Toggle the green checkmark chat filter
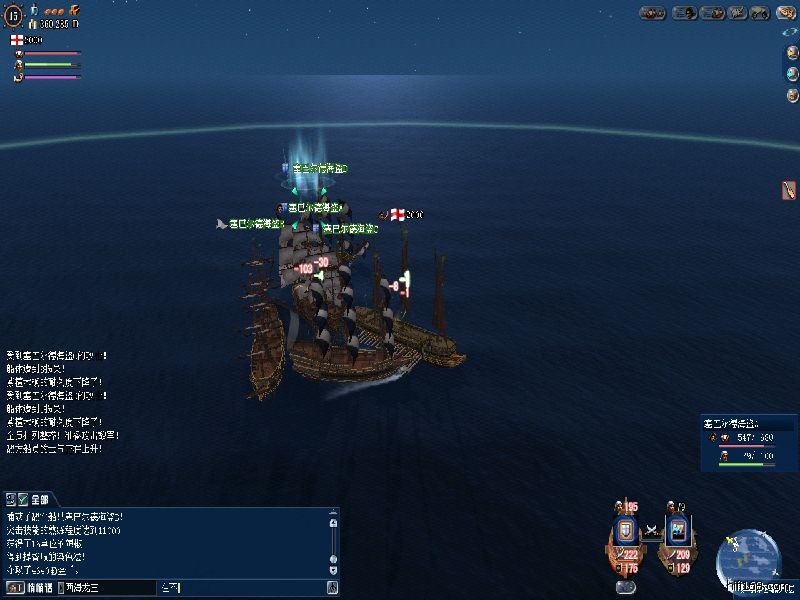 tap(22, 498)
